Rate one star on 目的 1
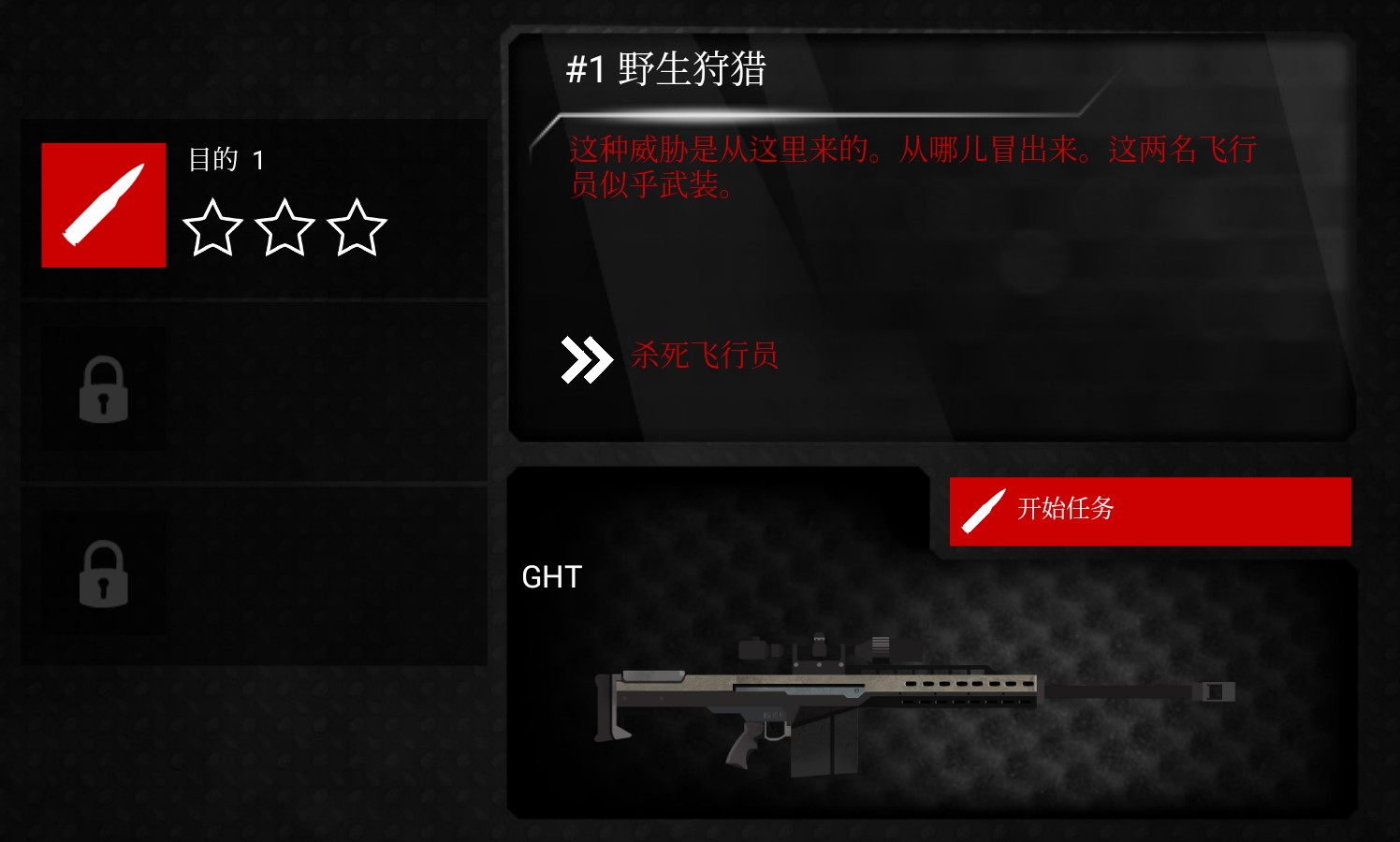 click(211, 227)
